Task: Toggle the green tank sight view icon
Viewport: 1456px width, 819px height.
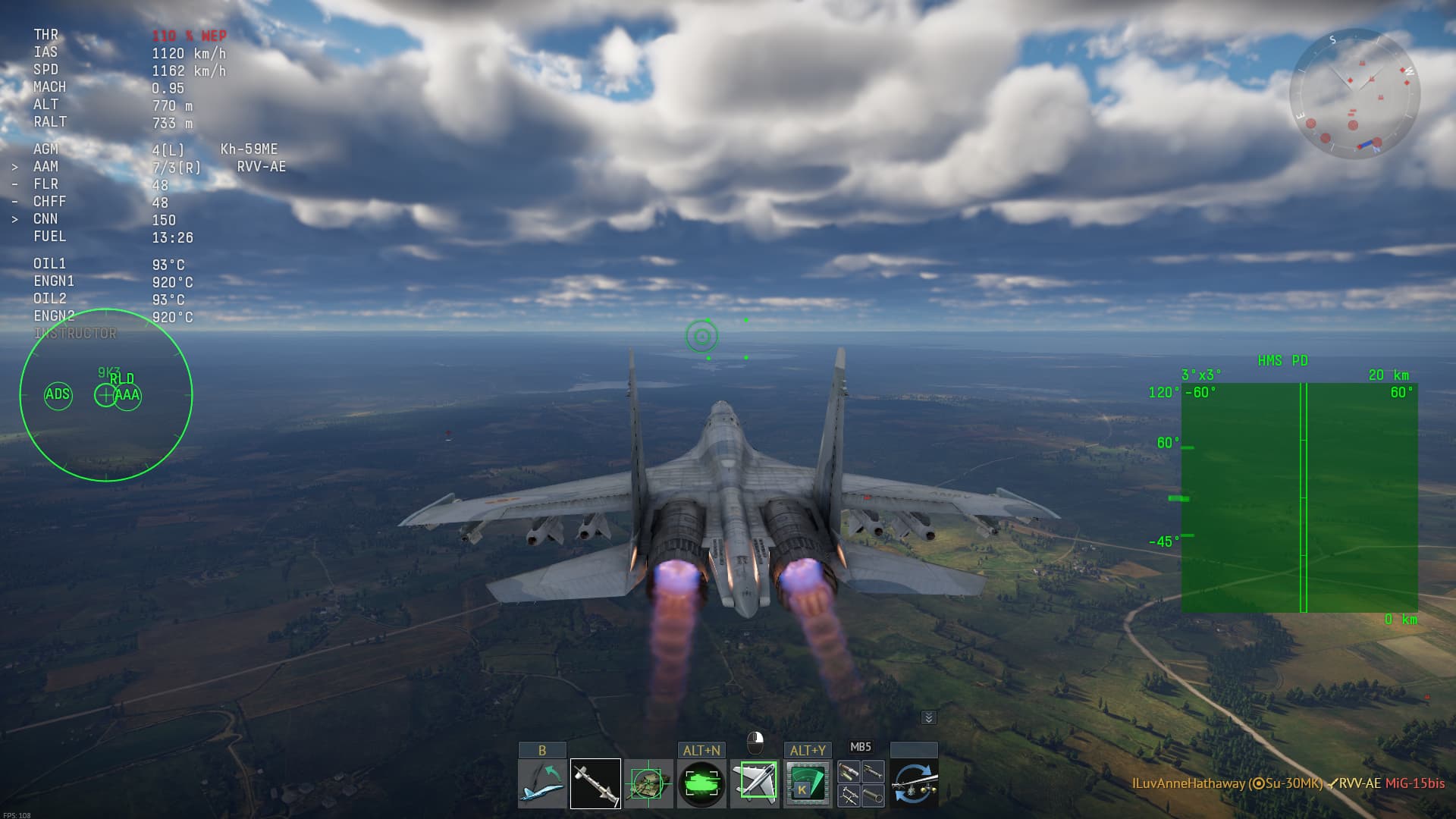Action: [x=701, y=783]
